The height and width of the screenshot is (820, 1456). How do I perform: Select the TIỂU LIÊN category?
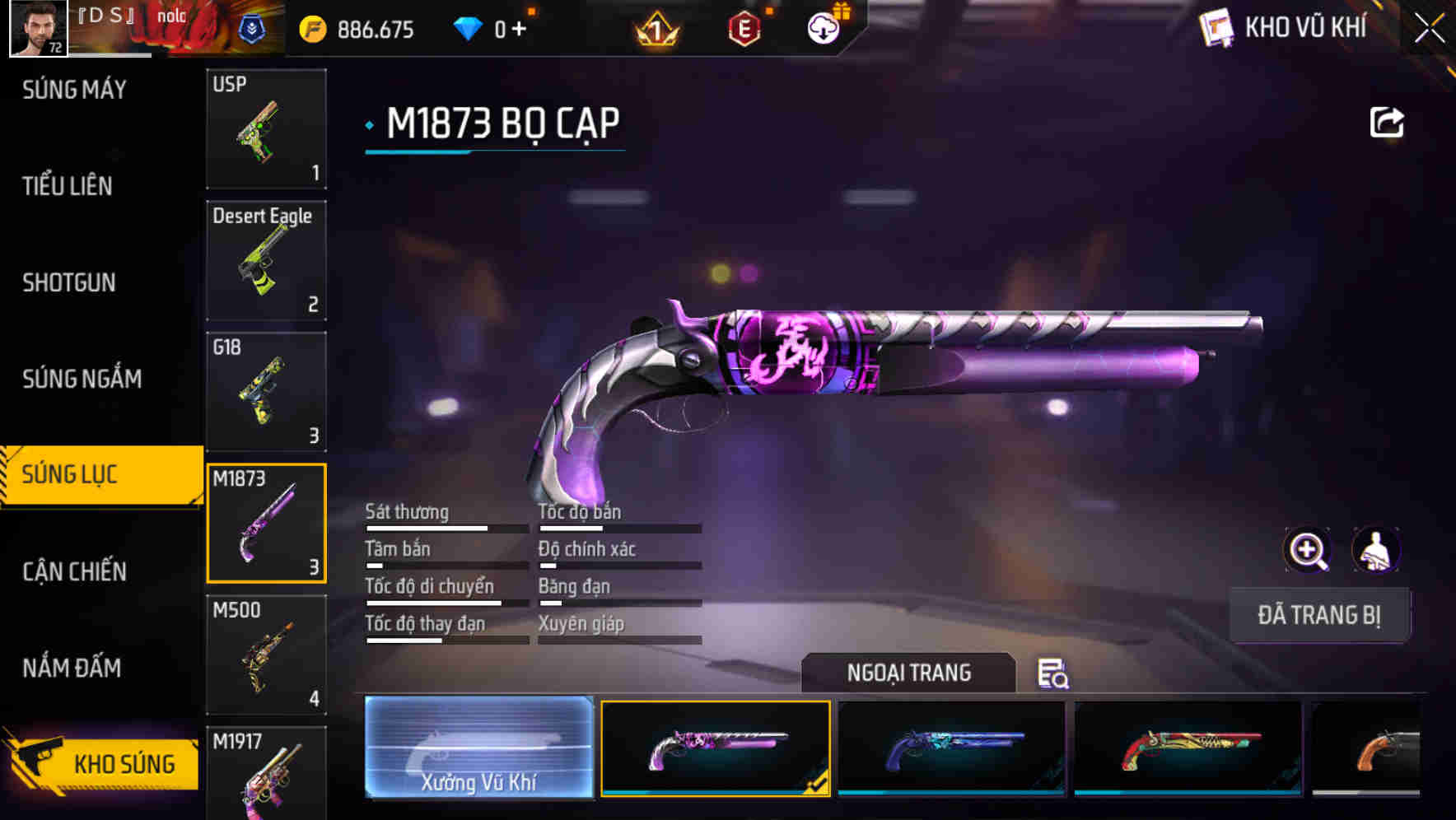pyautogui.click(x=68, y=186)
